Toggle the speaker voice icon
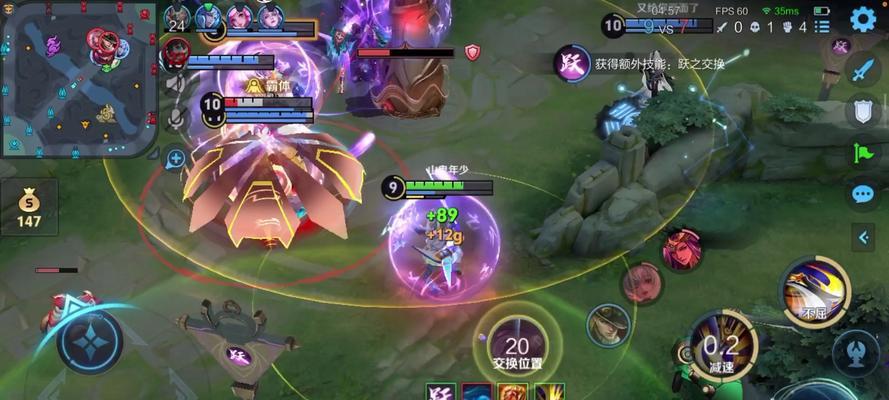 point(176,84)
